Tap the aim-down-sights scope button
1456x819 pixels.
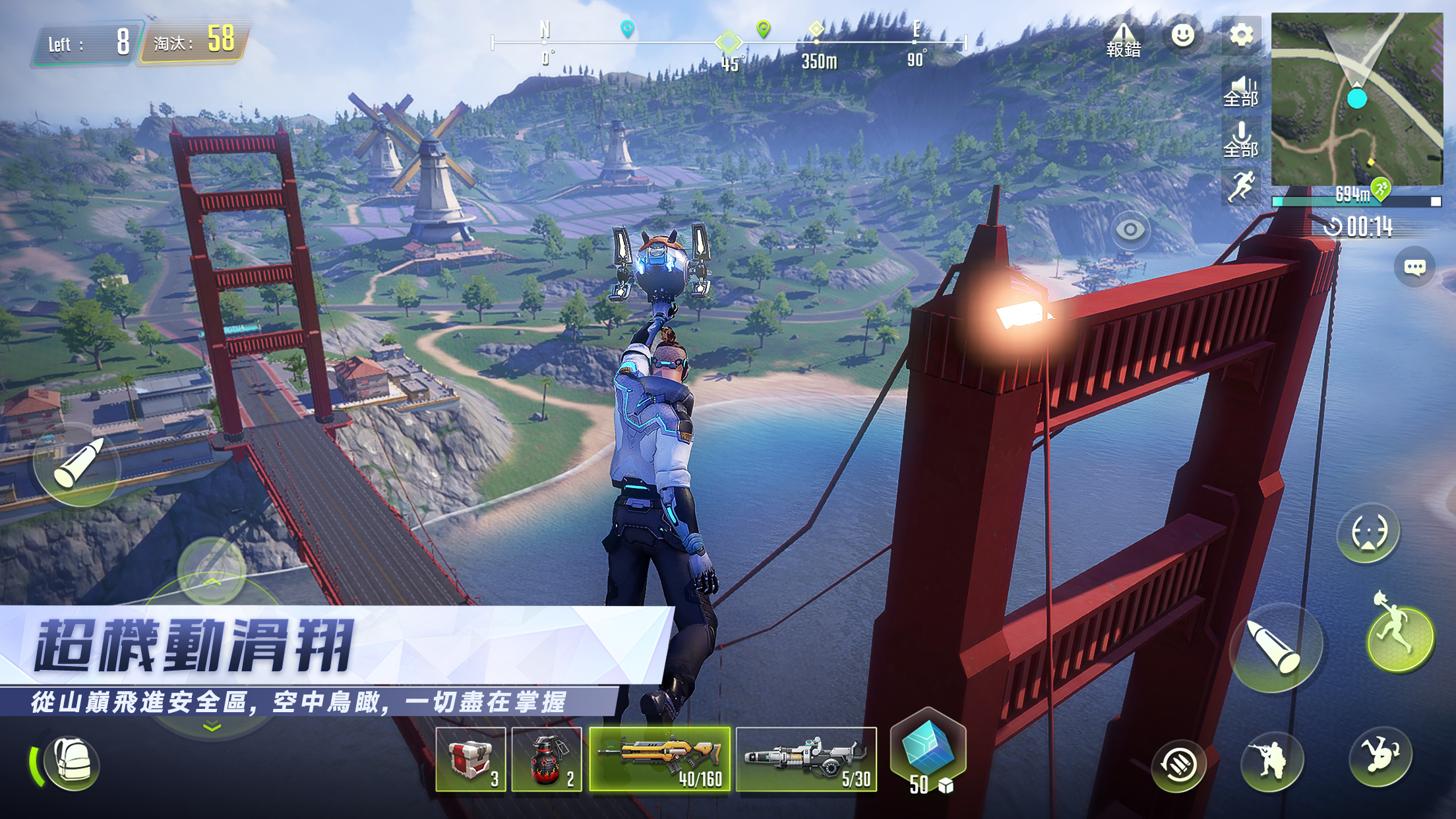tap(1368, 532)
